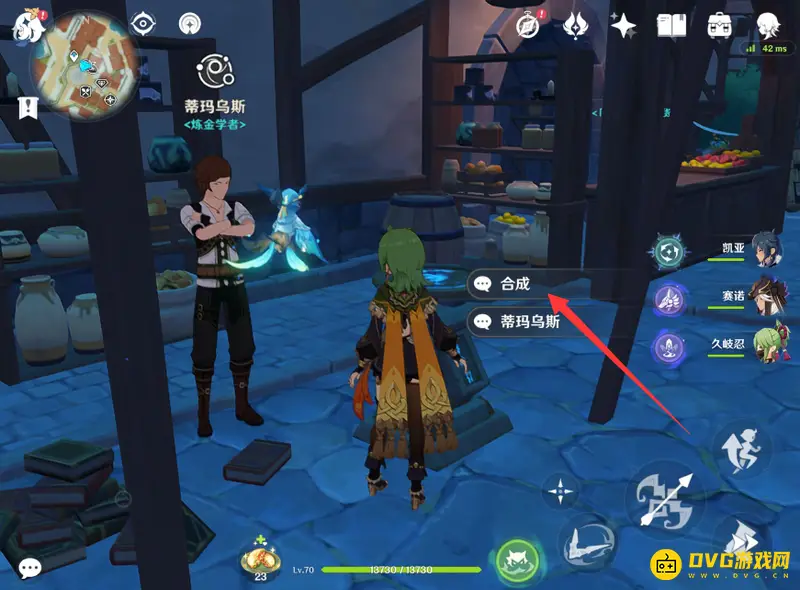Open the wish star icon
800x590 pixels.
click(625, 25)
